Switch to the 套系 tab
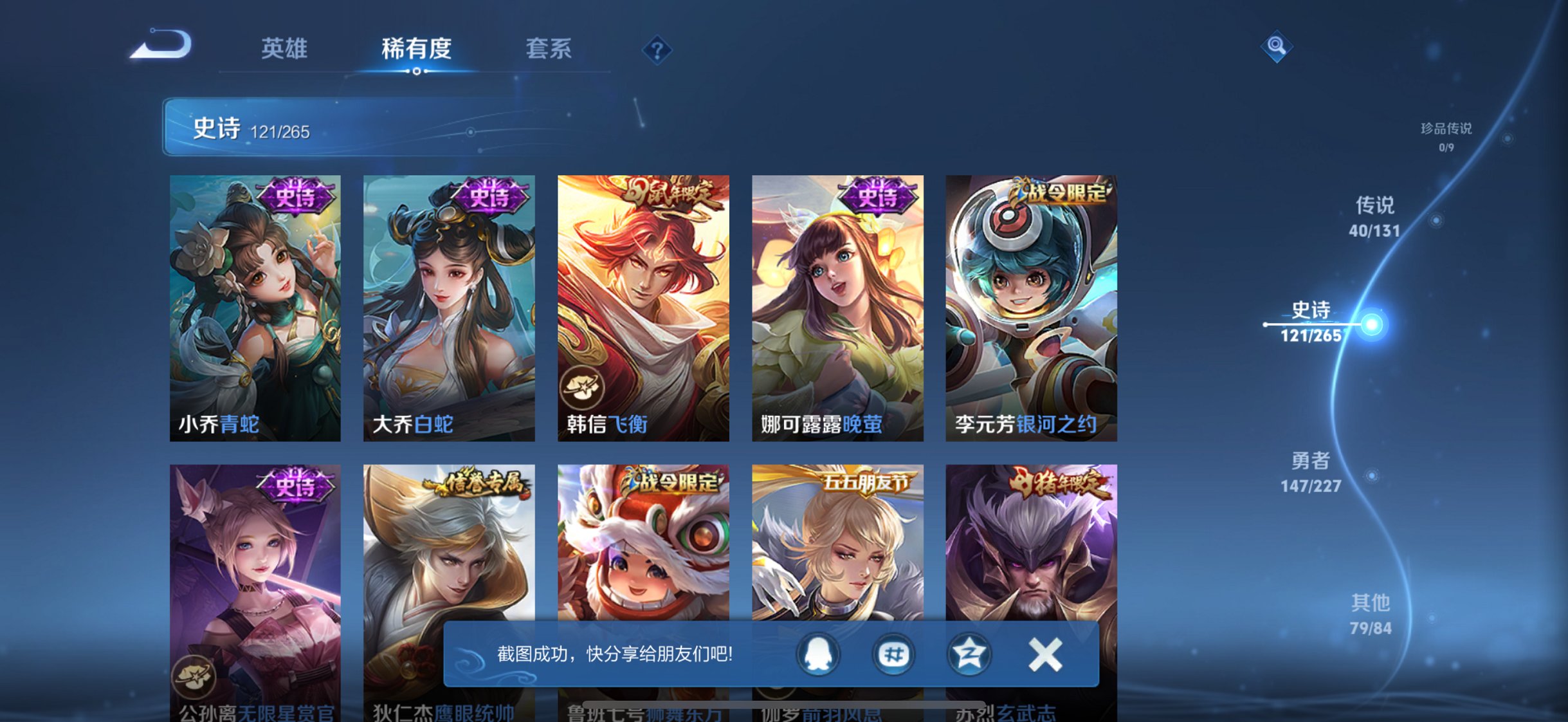This screenshot has width=1568, height=722. (x=549, y=48)
